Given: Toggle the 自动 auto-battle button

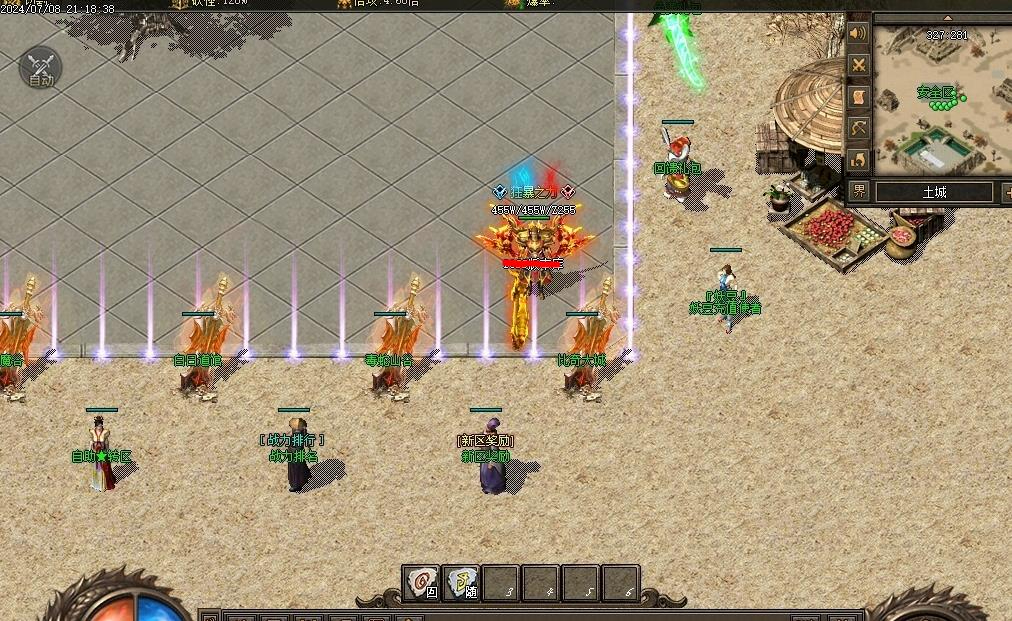Looking at the screenshot, I should pyautogui.click(x=40, y=67).
